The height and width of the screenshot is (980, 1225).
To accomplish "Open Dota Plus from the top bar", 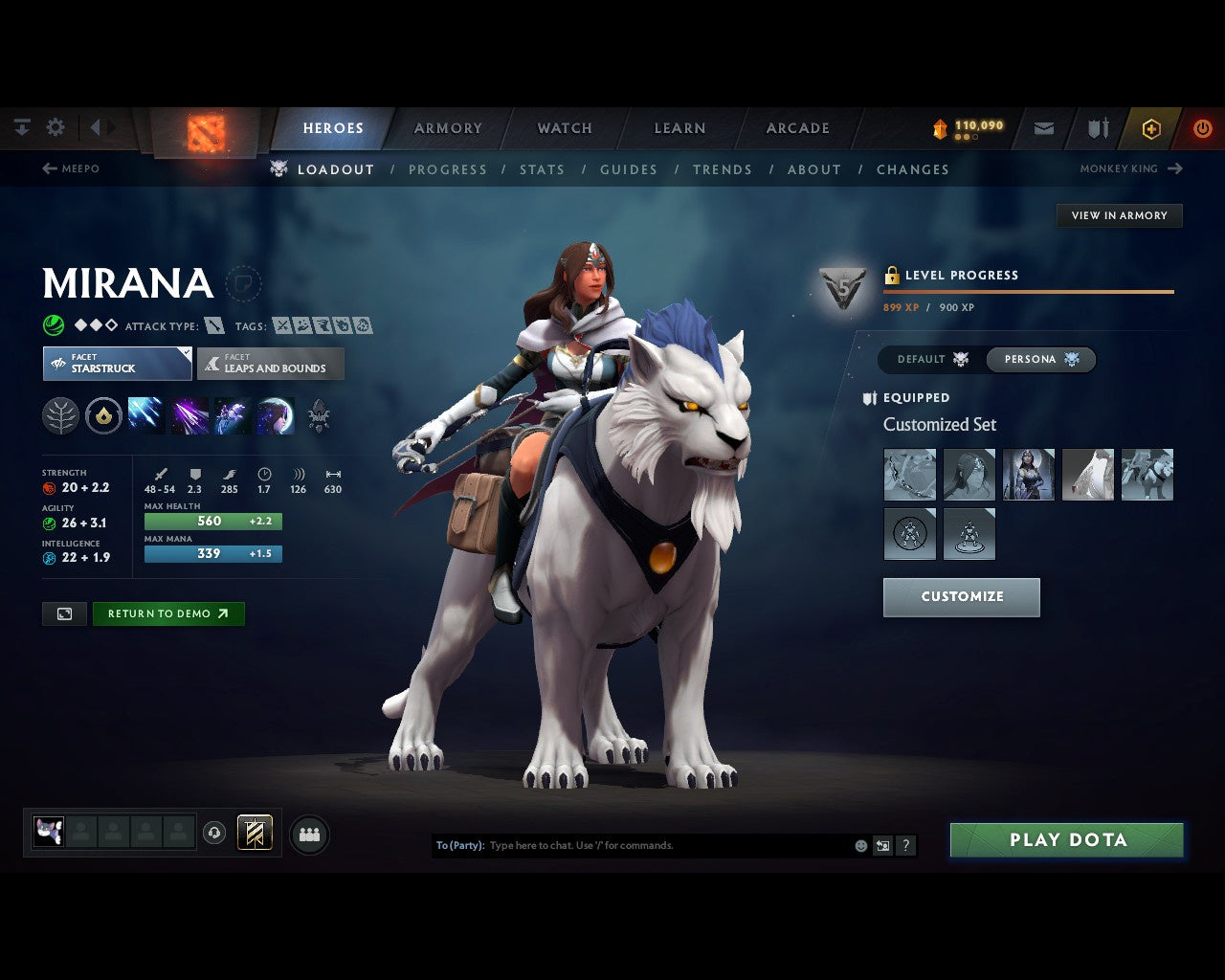I will (1151, 127).
